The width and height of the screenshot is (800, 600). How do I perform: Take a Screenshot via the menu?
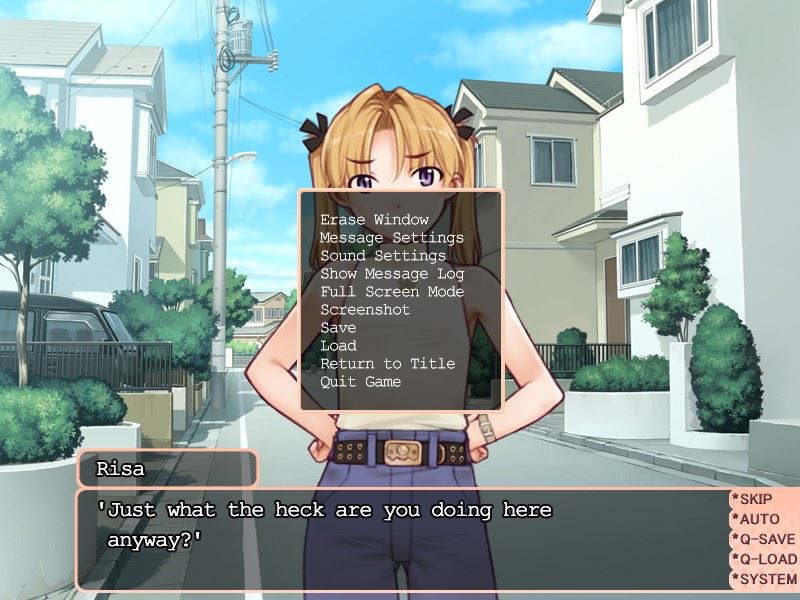365,310
